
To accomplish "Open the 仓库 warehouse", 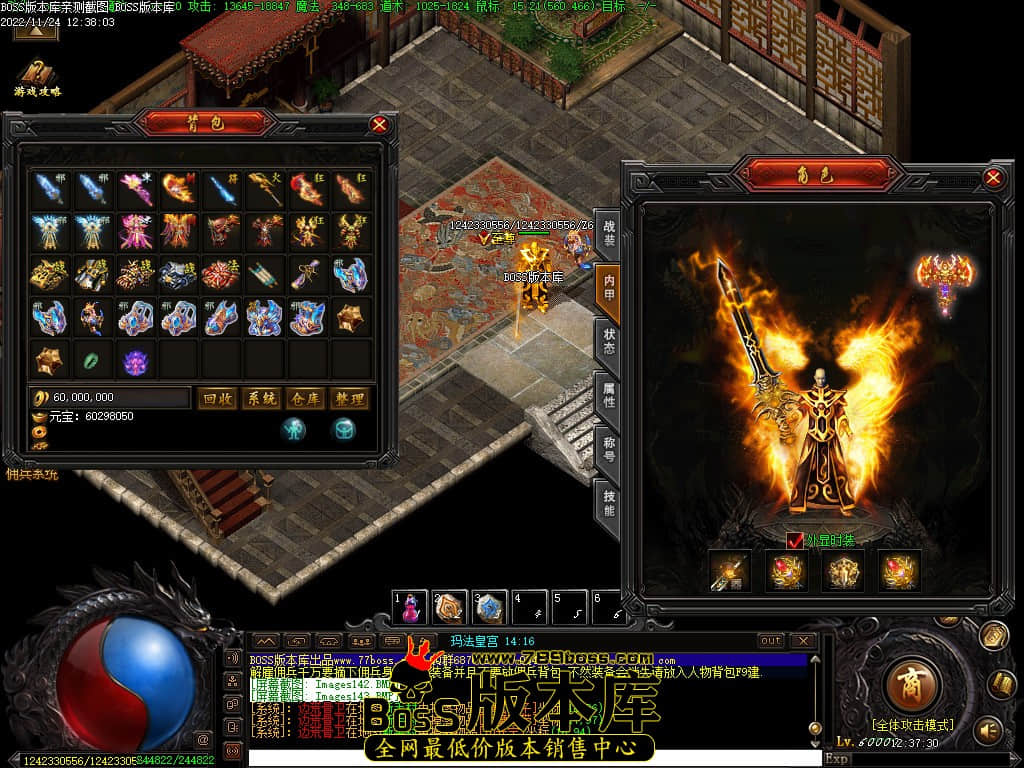I will 305,398.
